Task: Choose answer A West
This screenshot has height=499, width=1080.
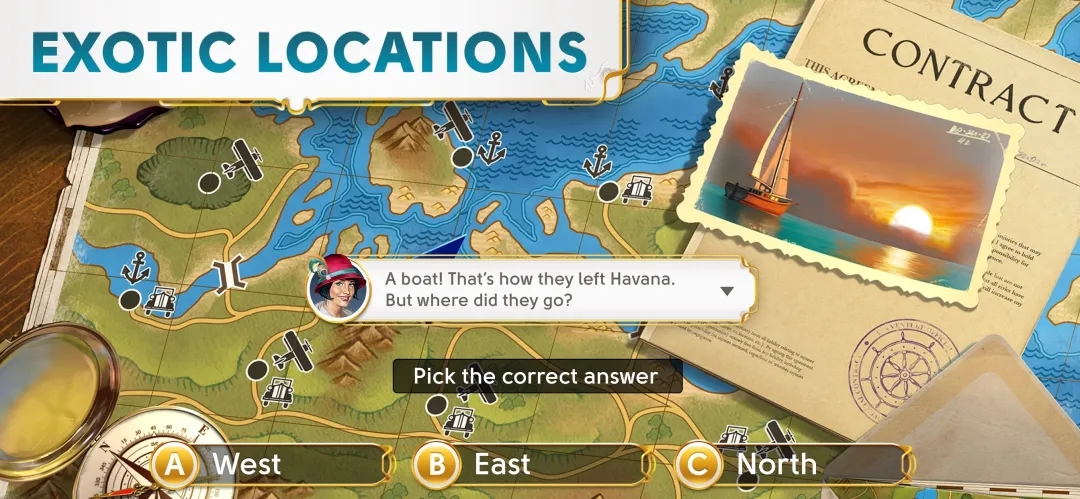Action: coord(268,464)
